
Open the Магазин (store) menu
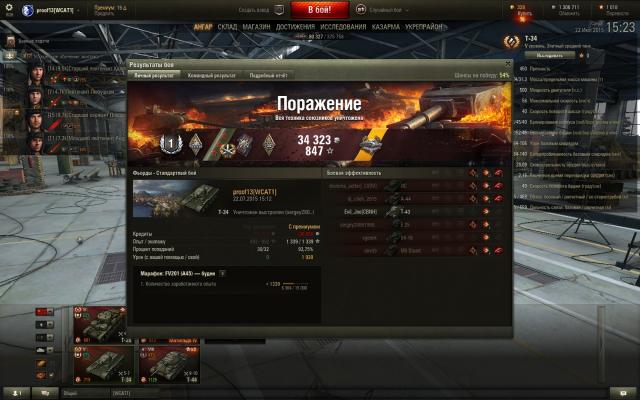[x=256, y=25]
